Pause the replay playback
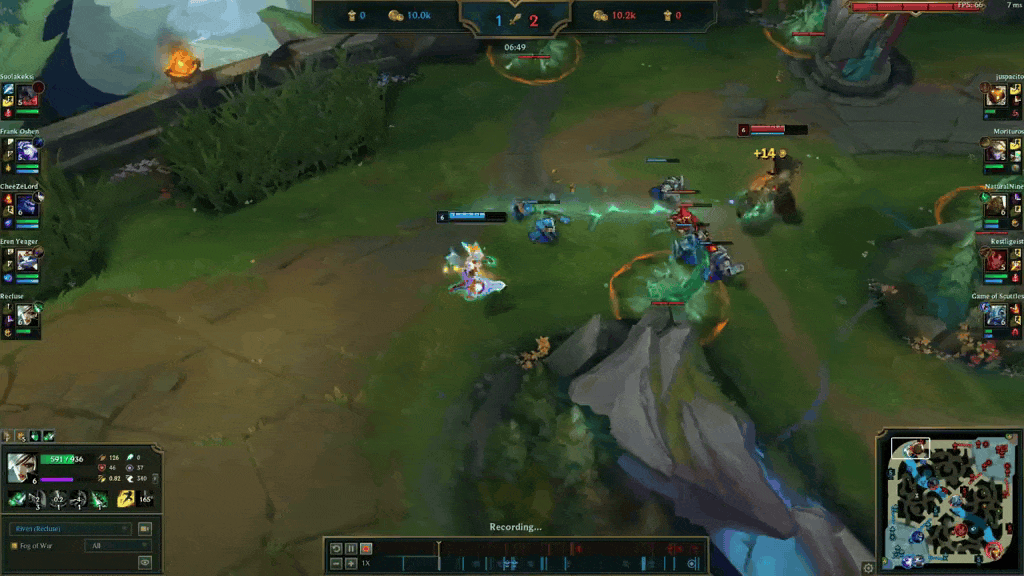This screenshot has width=1024, height=576. click(x=351, y=549)
